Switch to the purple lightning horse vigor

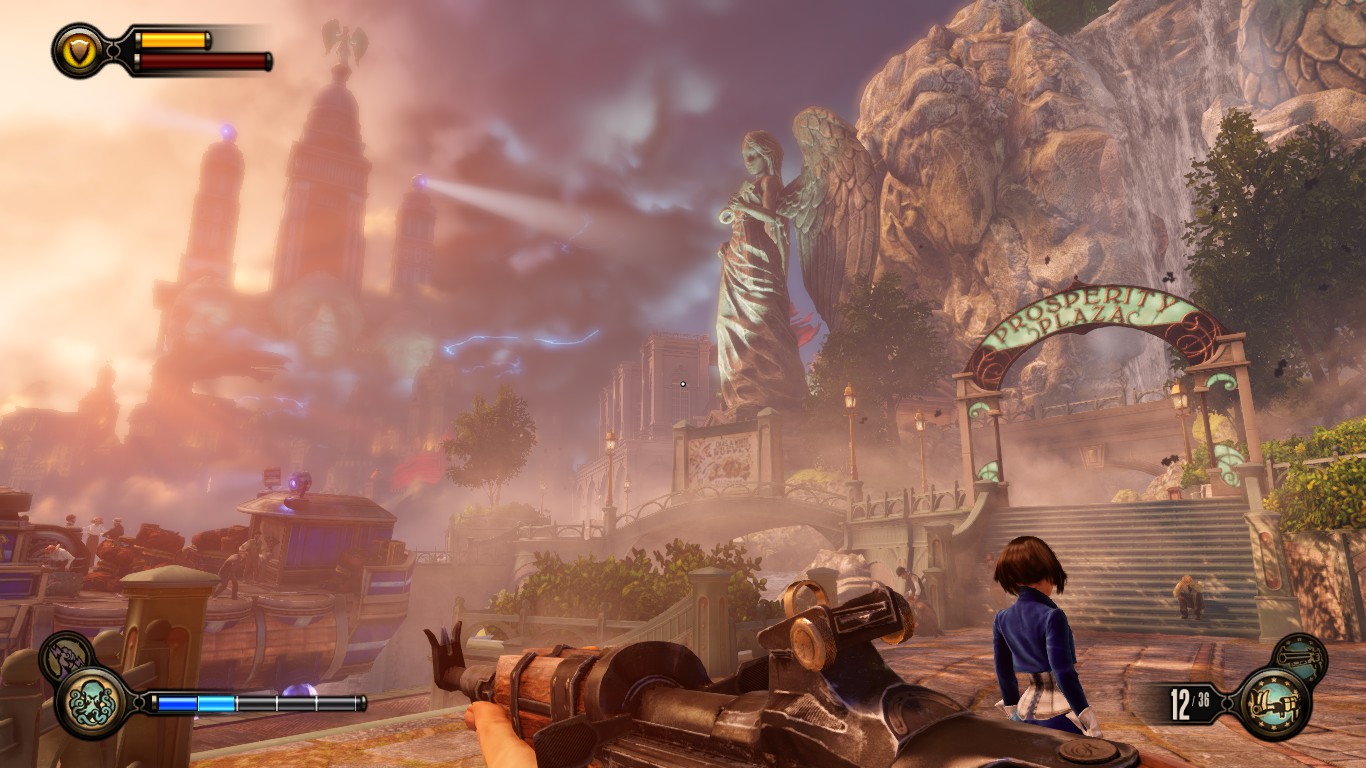tap(66, 654)
